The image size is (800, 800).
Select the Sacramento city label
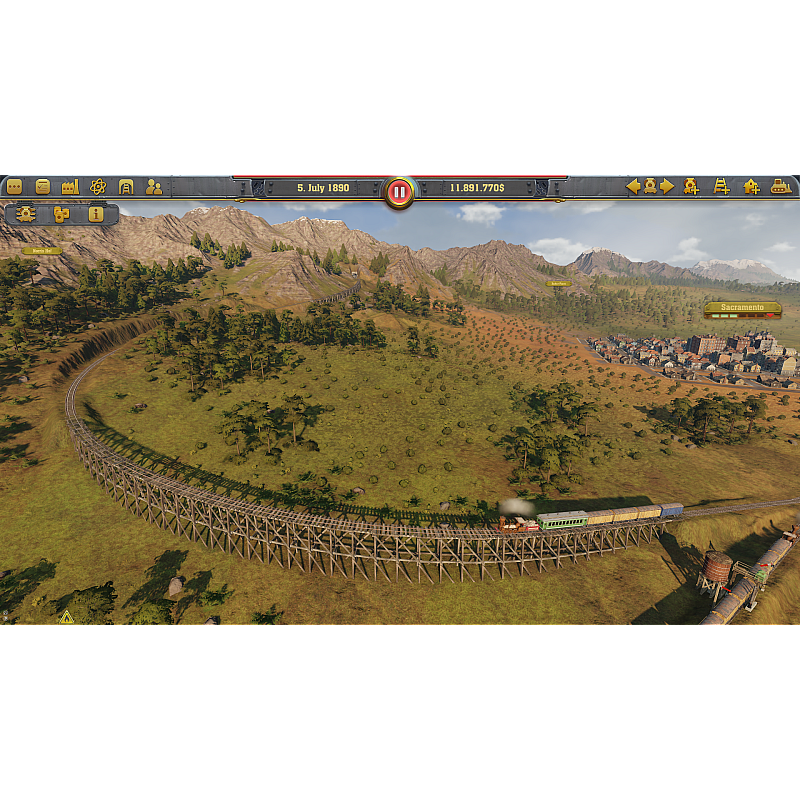[x=742, y=307]
